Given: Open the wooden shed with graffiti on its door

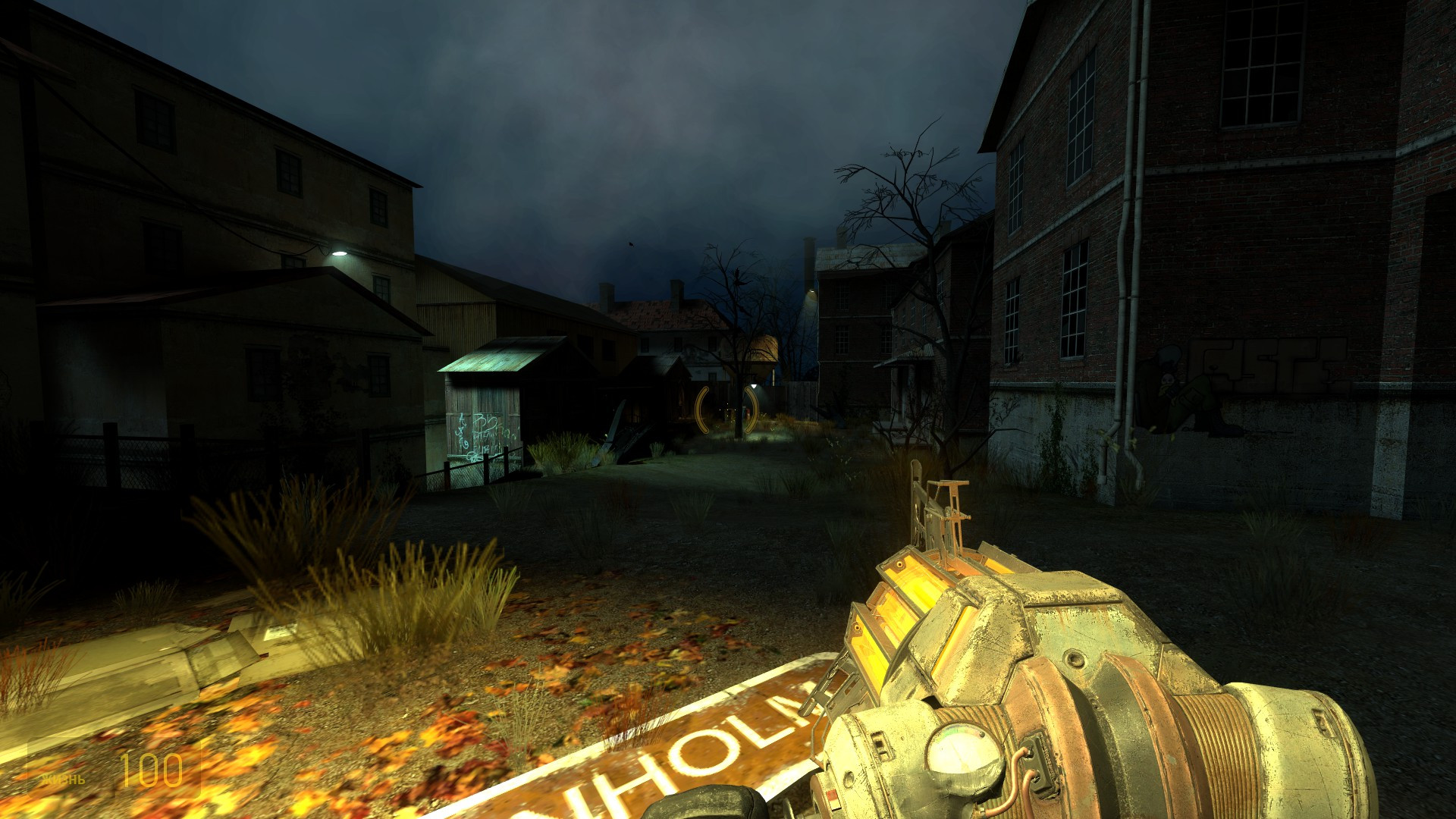Looking at the screenshot, I should (485, 425).
